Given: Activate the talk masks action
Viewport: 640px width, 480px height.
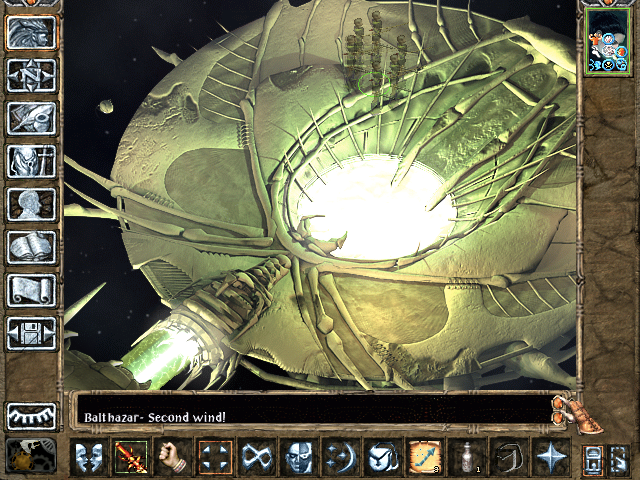Looking at the screenshot, I should [89, 457].
